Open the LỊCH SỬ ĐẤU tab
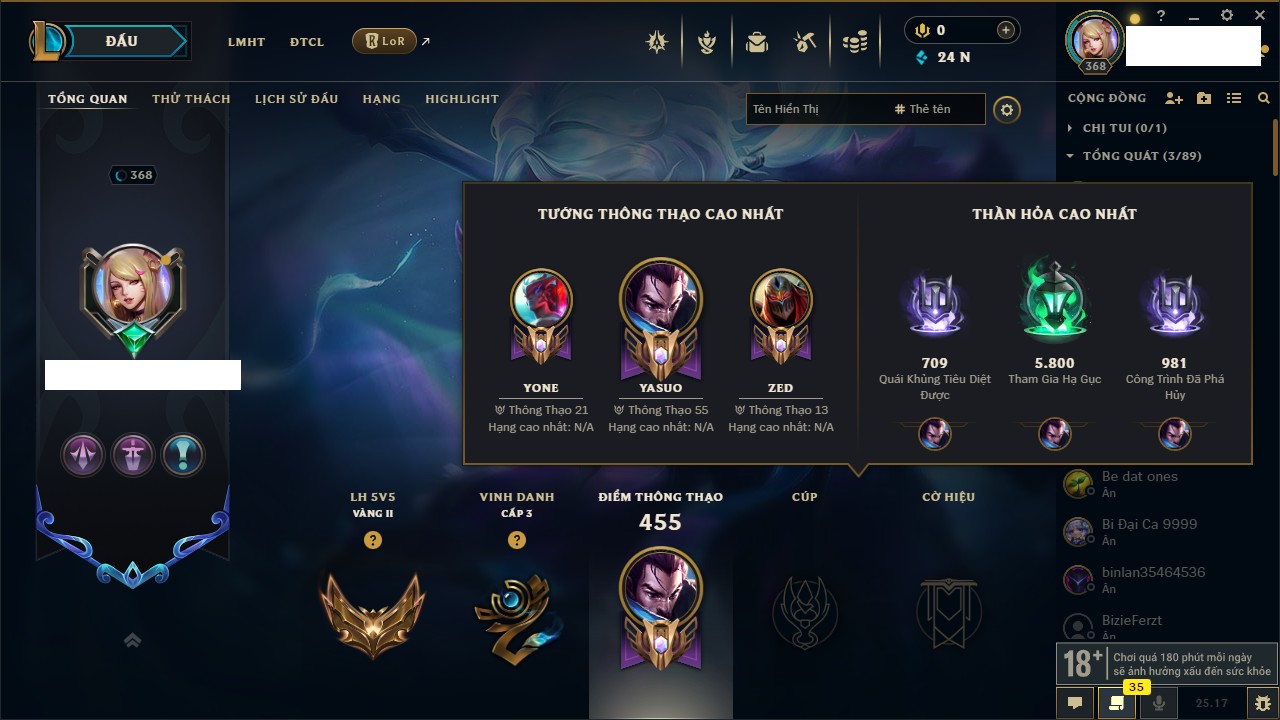Image resolution: width=1280 pixels, height=720 pixels. coord(296,99)
